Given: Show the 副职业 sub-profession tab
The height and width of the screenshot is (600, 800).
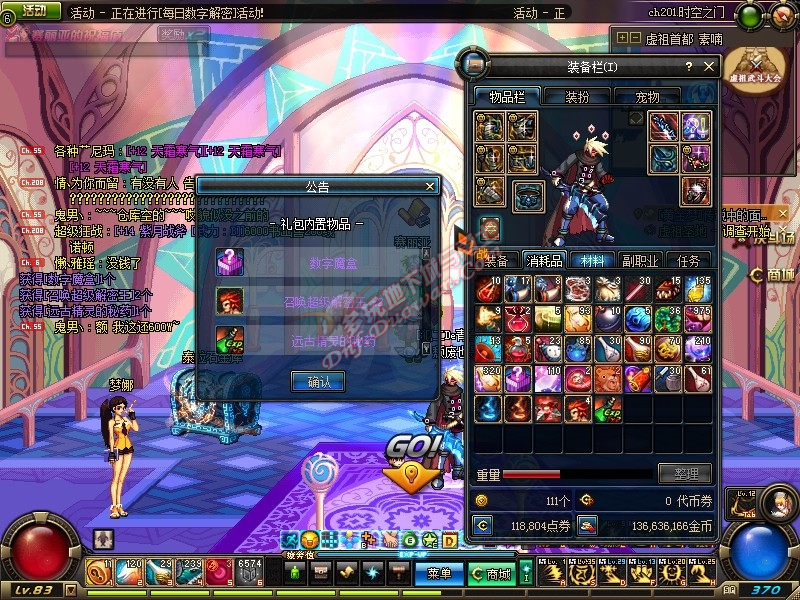Looking at the screenshot, I should pyautogui.click(x=640, y=260).
